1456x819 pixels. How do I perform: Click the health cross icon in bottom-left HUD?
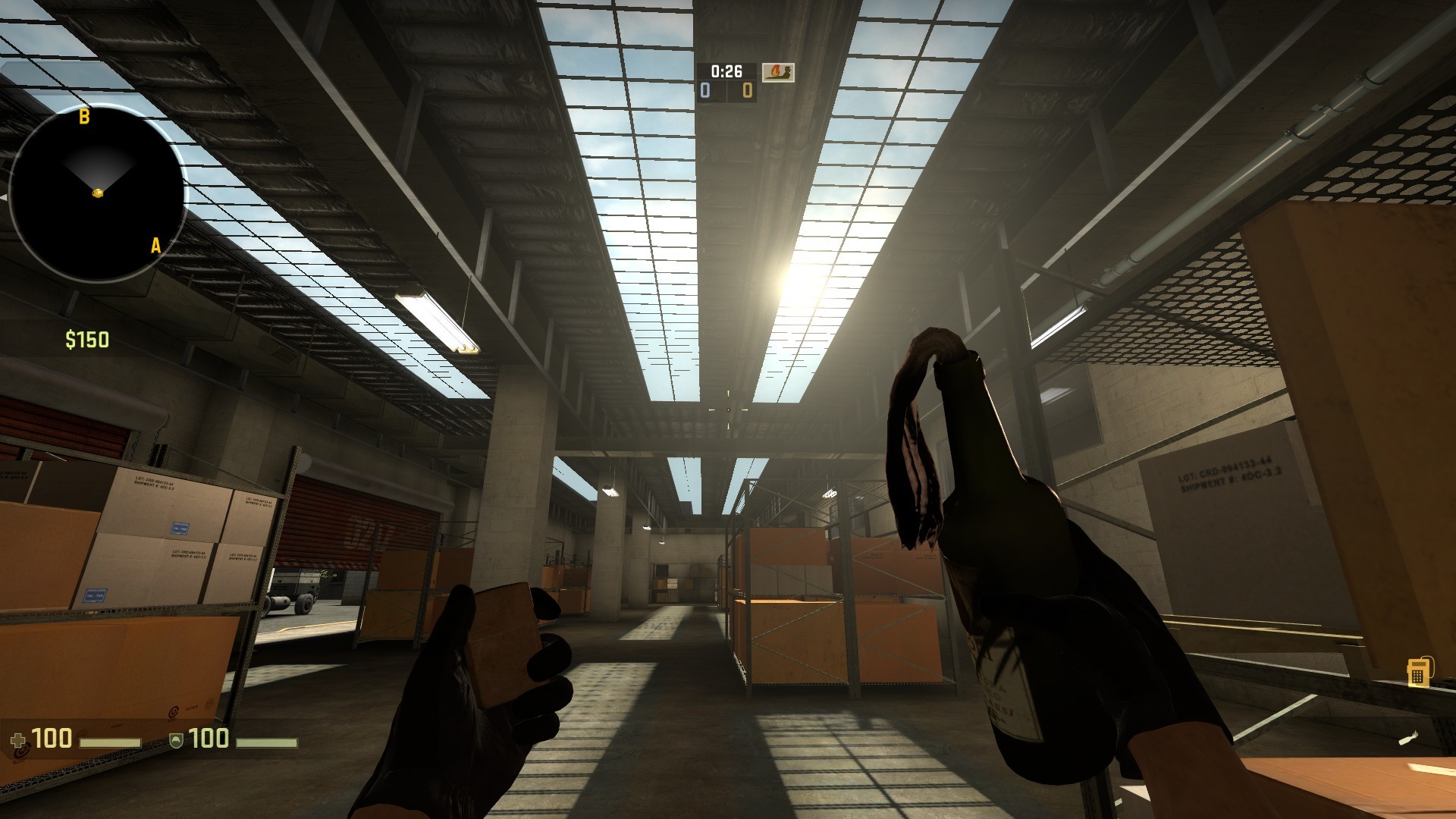(18, 740)
